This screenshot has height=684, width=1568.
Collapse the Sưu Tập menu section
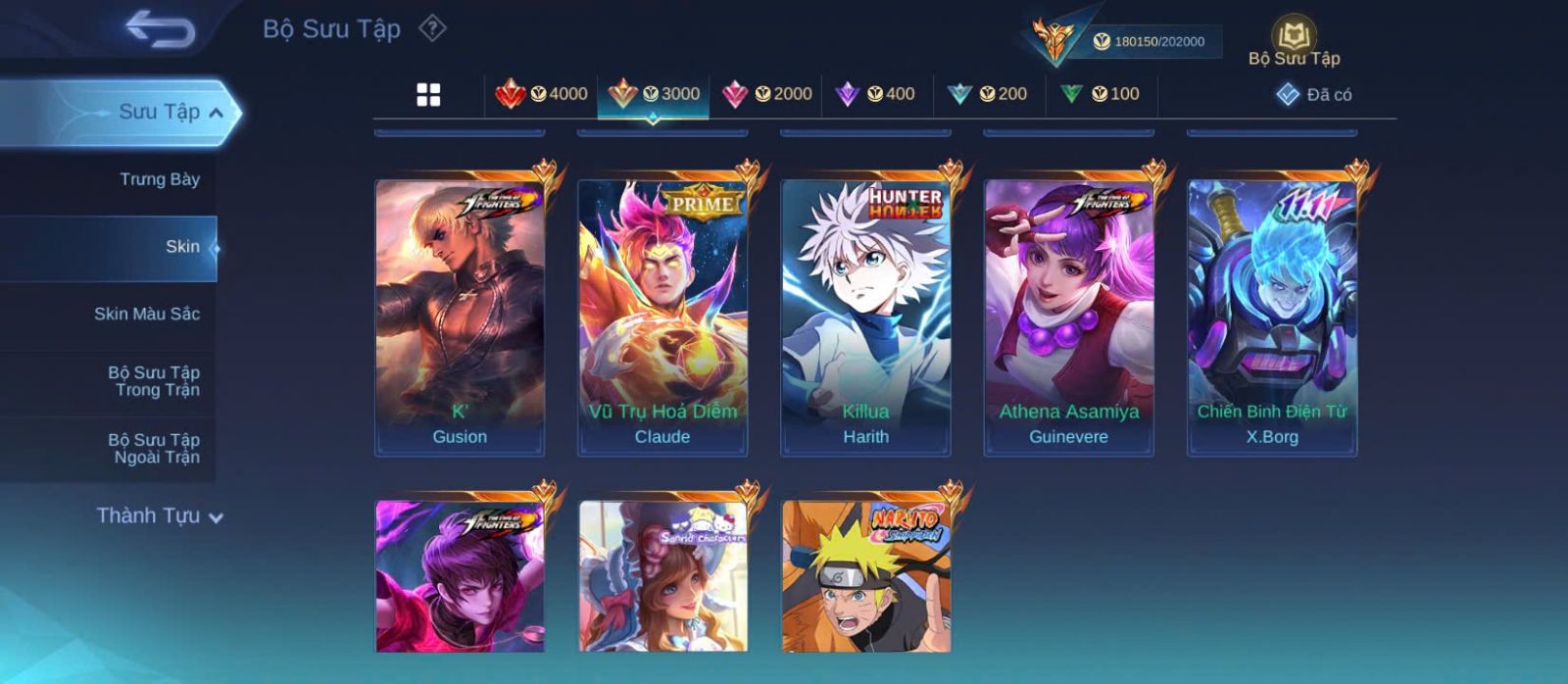coord(216,113)
